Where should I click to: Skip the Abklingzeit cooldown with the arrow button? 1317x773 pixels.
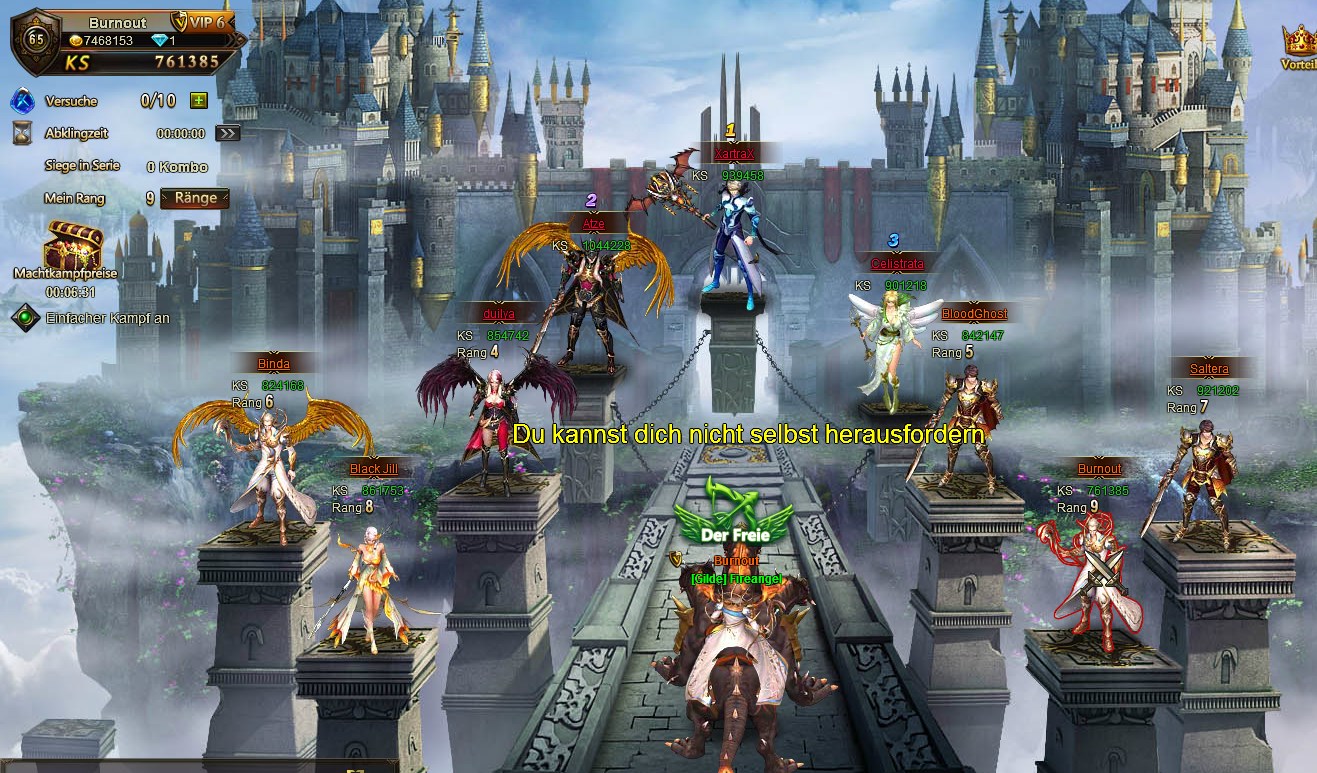(x=228, y=133)
